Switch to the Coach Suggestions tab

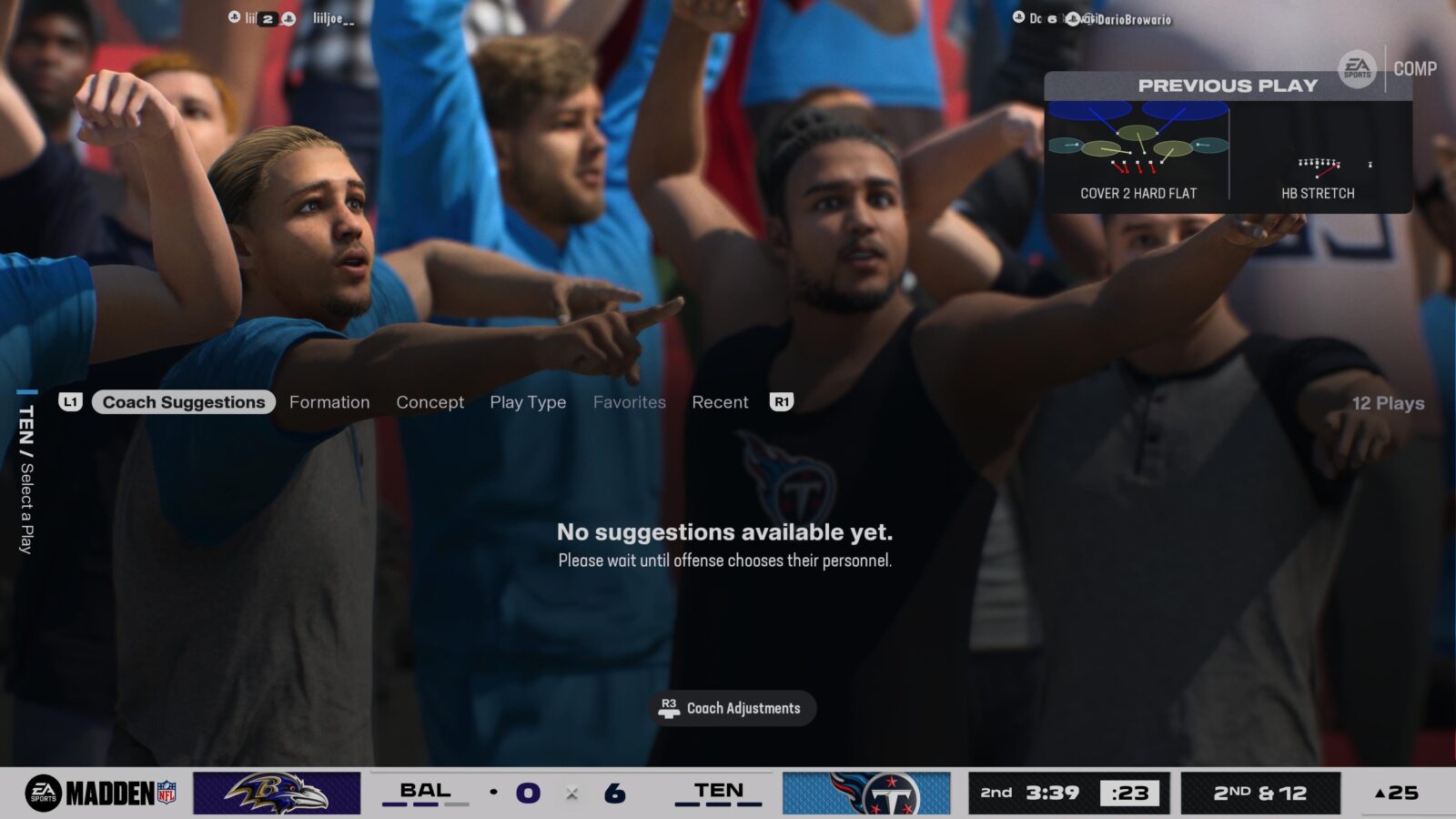point(183,402)
